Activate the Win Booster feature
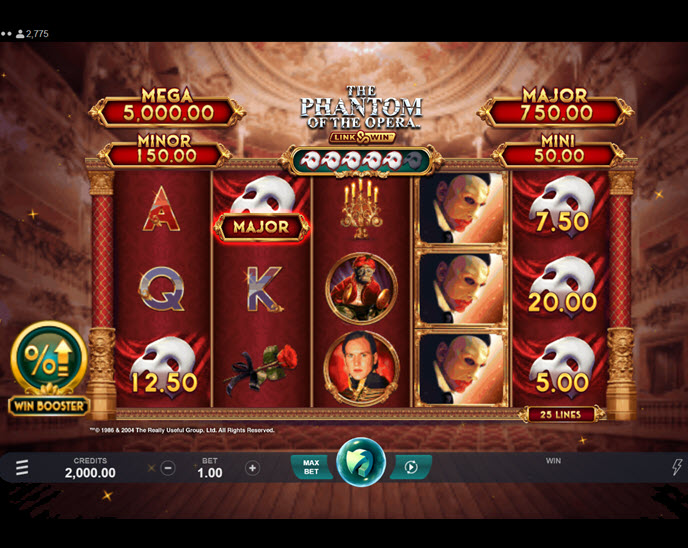The height and width of the screenshot is (548, 688). pos(48,368)
